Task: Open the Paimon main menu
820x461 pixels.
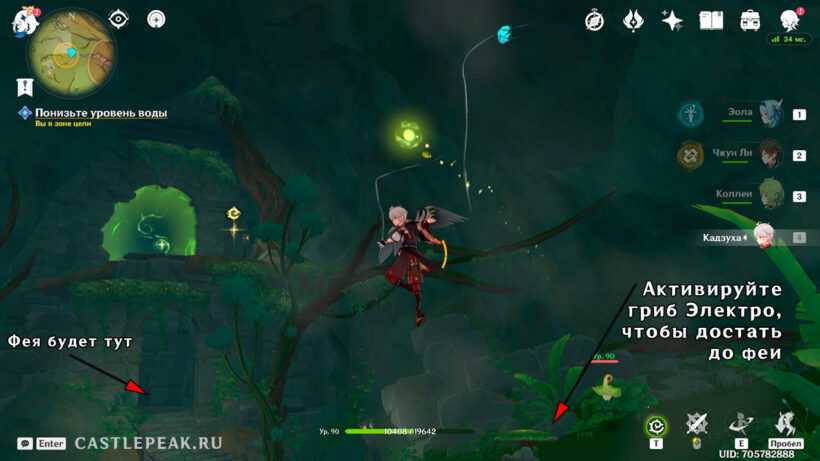Action: [x=23, y=24]
